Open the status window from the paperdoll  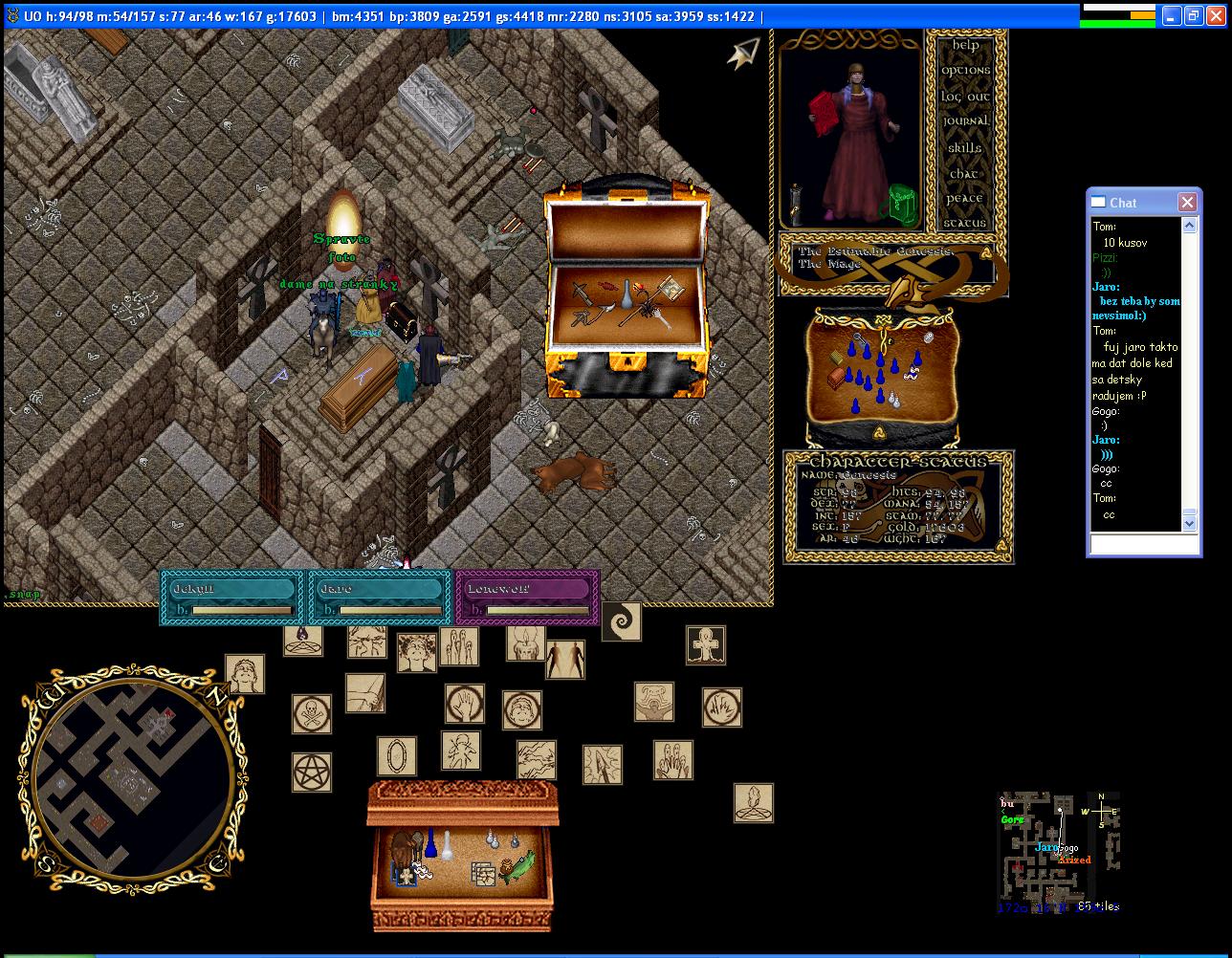coord(965,224)
